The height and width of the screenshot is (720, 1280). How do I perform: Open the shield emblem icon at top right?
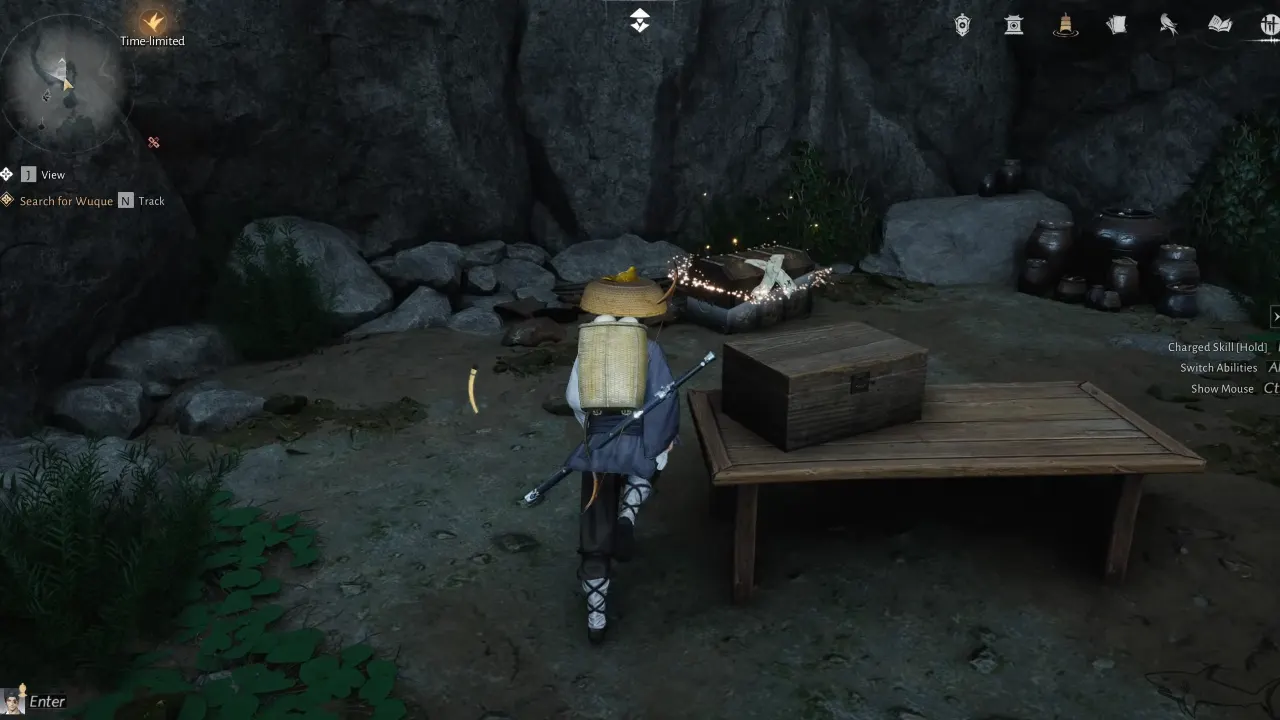click(x=960, y=25)
